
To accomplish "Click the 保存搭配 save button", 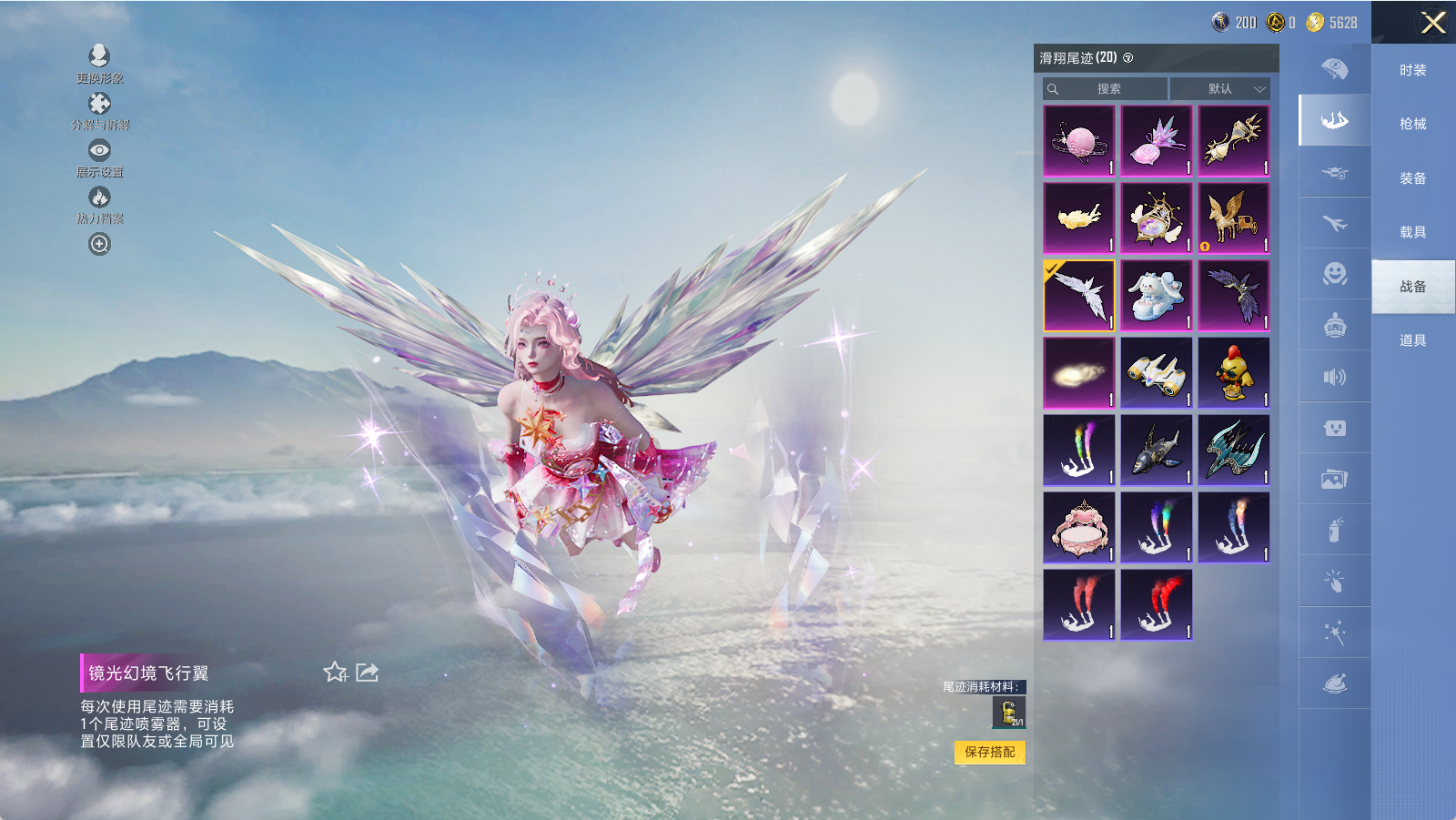I will click(x=989, y=752).
